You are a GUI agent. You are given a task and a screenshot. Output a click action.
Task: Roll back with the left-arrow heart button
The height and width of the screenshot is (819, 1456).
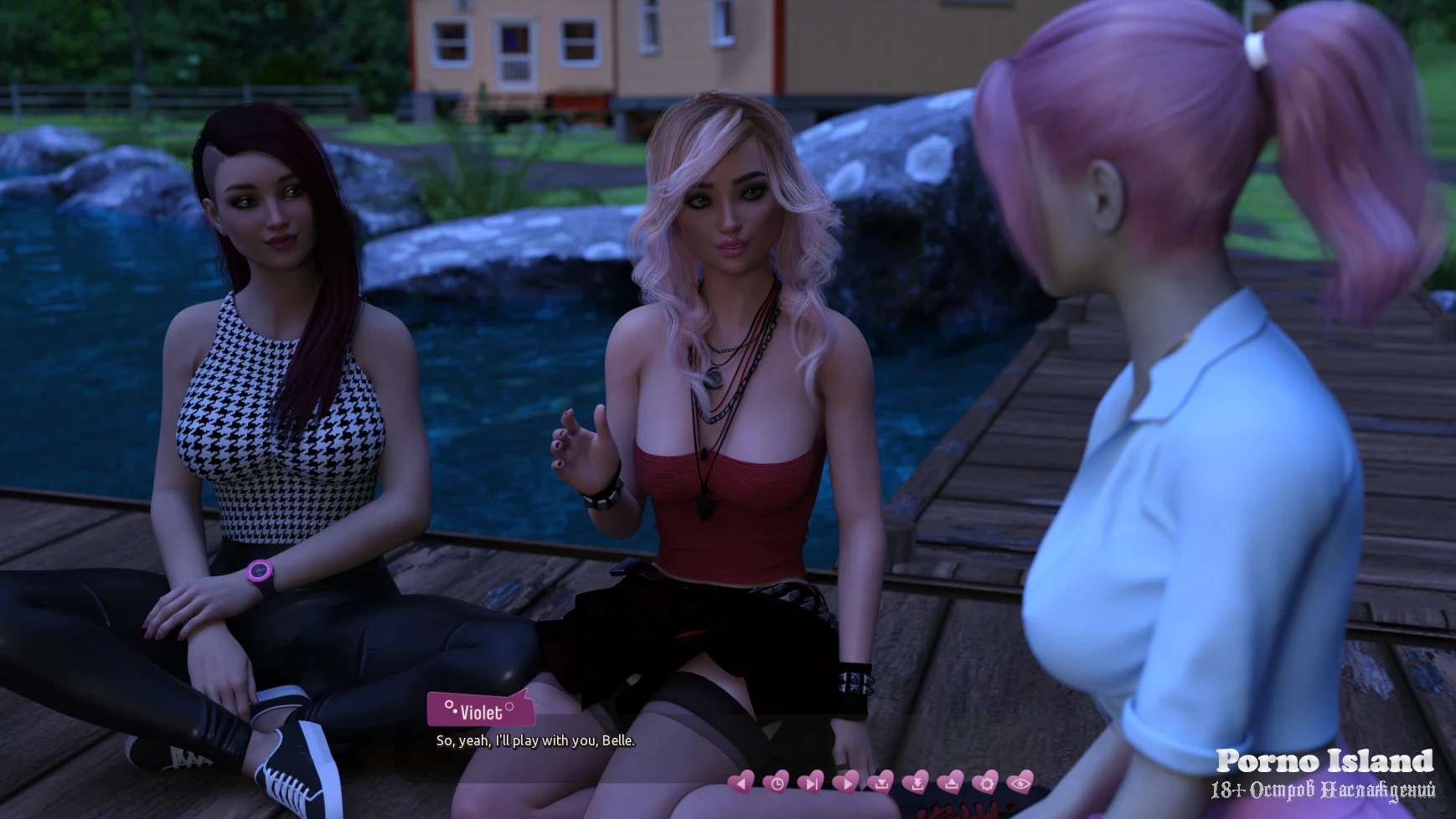(741, 783)
